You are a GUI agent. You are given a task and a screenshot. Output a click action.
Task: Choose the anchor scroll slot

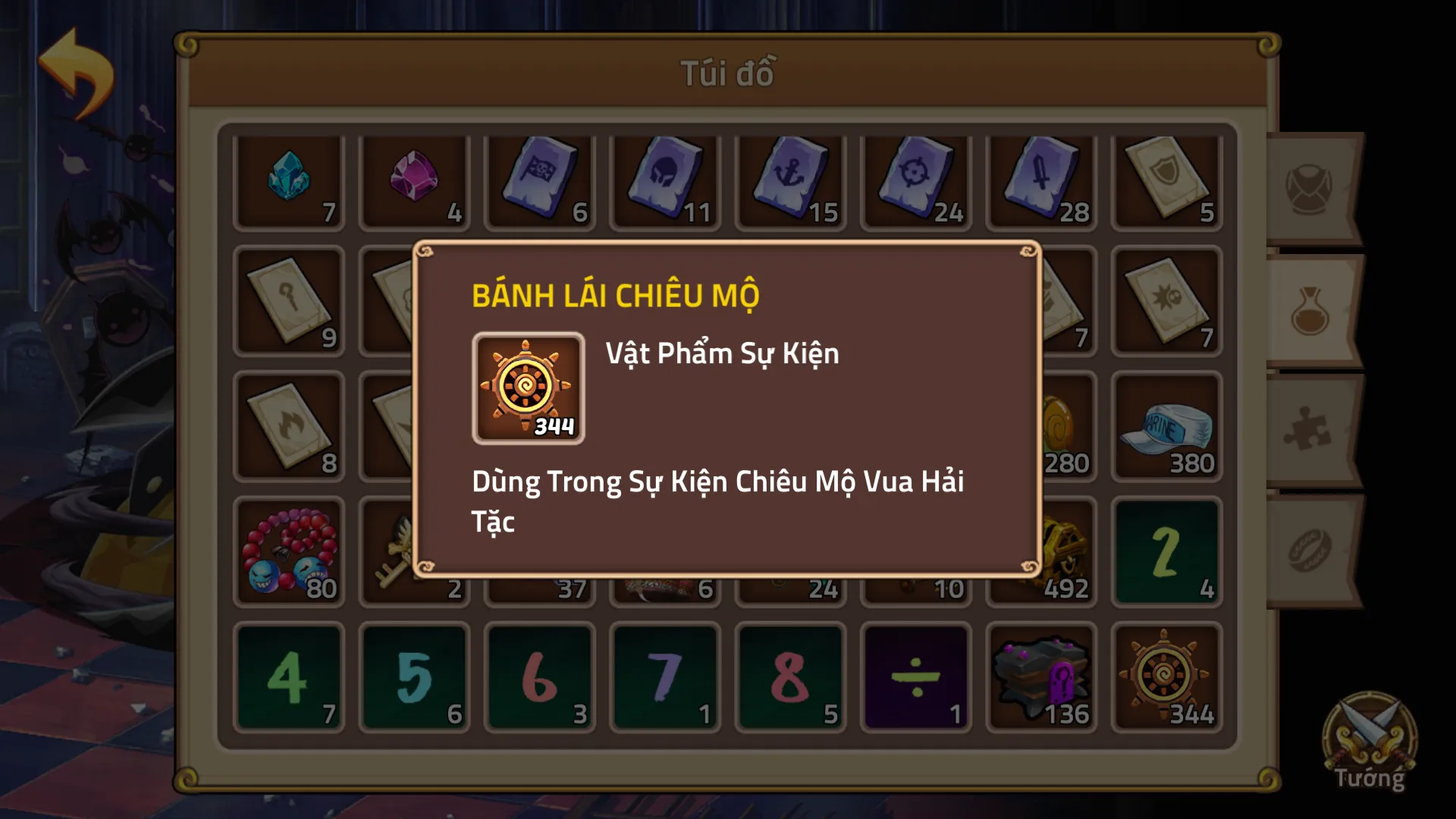(x=790, y=182)
